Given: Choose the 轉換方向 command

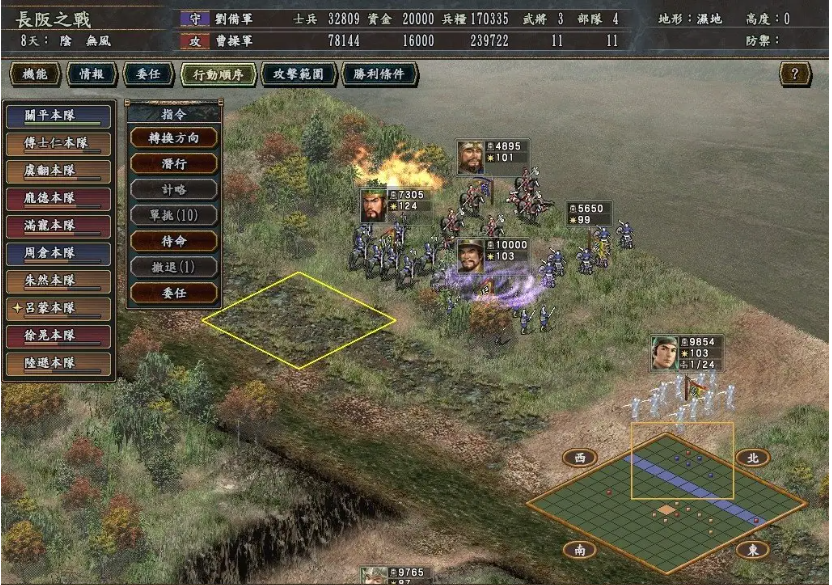Looking at the screenshot, I should point(174,137).
